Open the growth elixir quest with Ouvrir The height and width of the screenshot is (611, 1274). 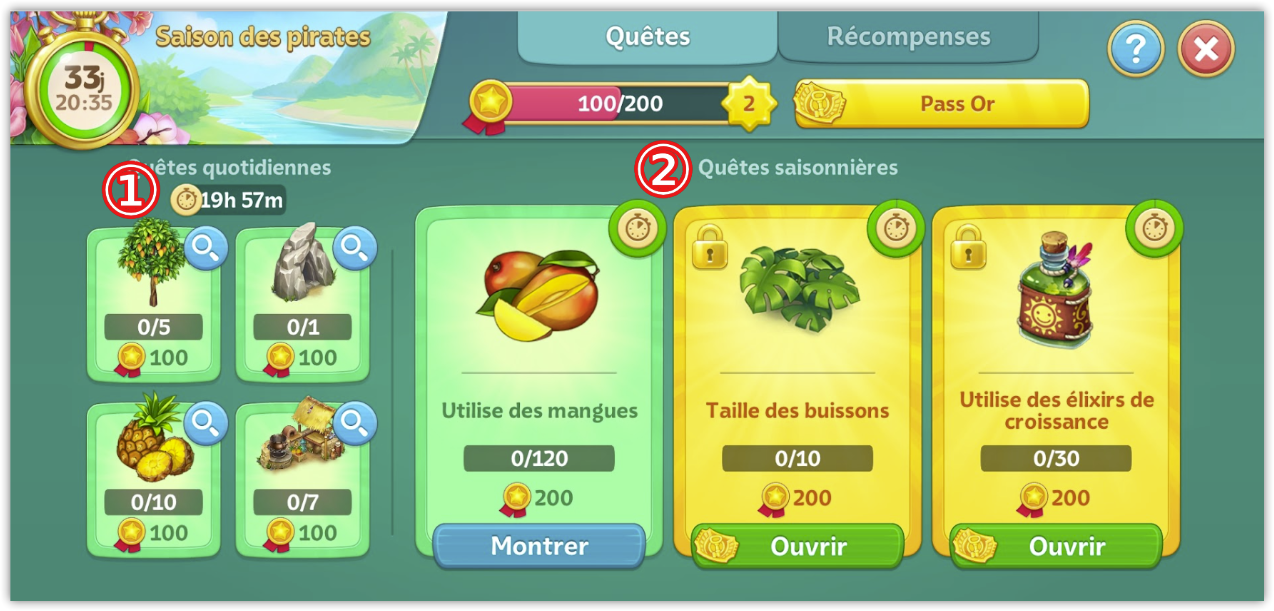click(1056, 547)
